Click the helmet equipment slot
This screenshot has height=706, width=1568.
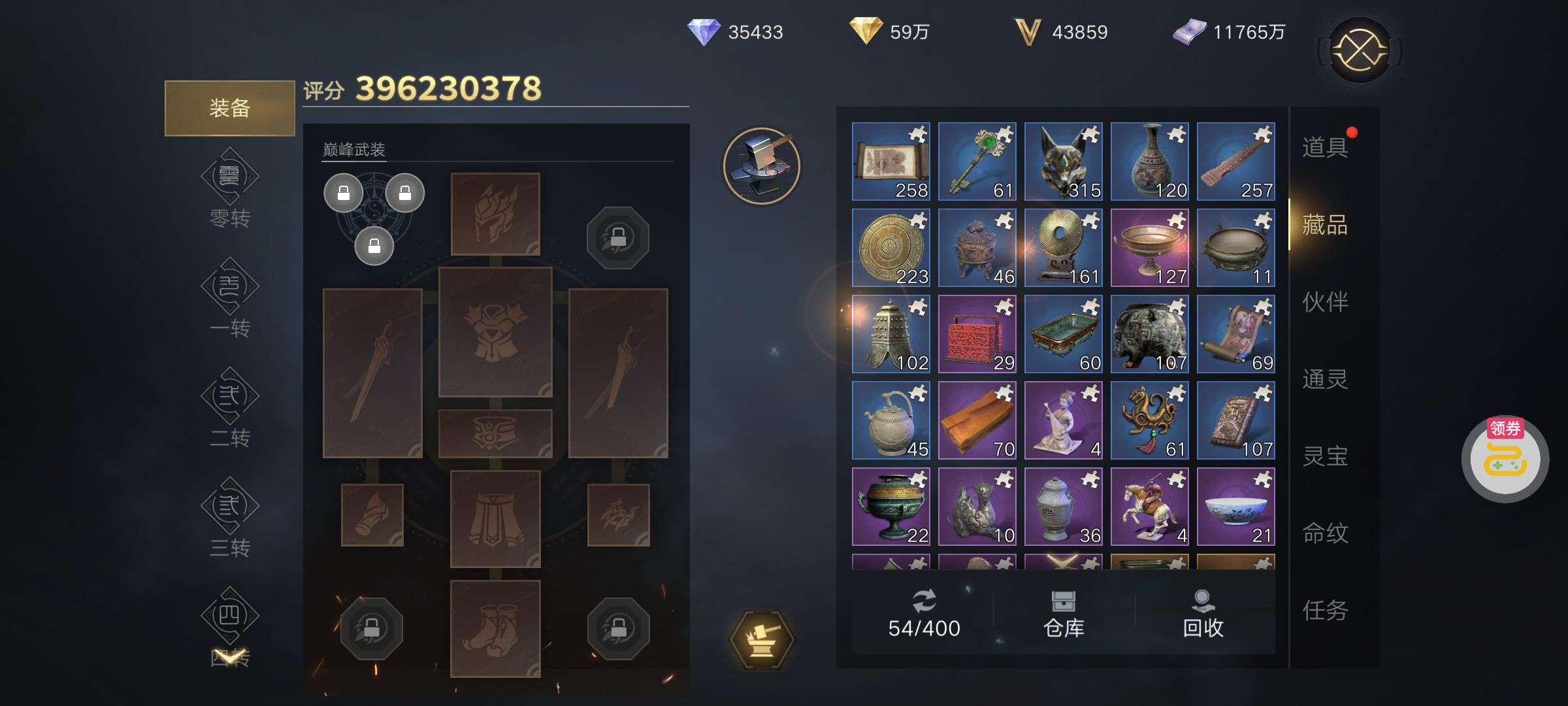click(x=495, y=214)
